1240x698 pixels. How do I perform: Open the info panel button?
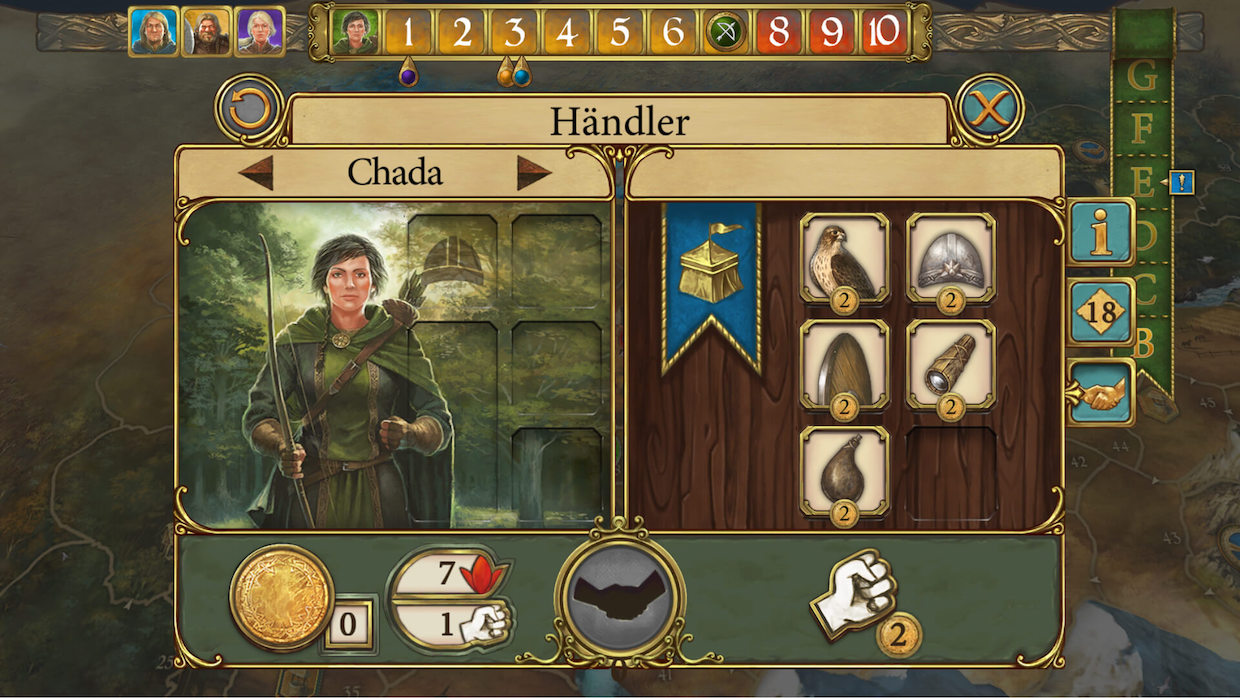[1101, 232]
